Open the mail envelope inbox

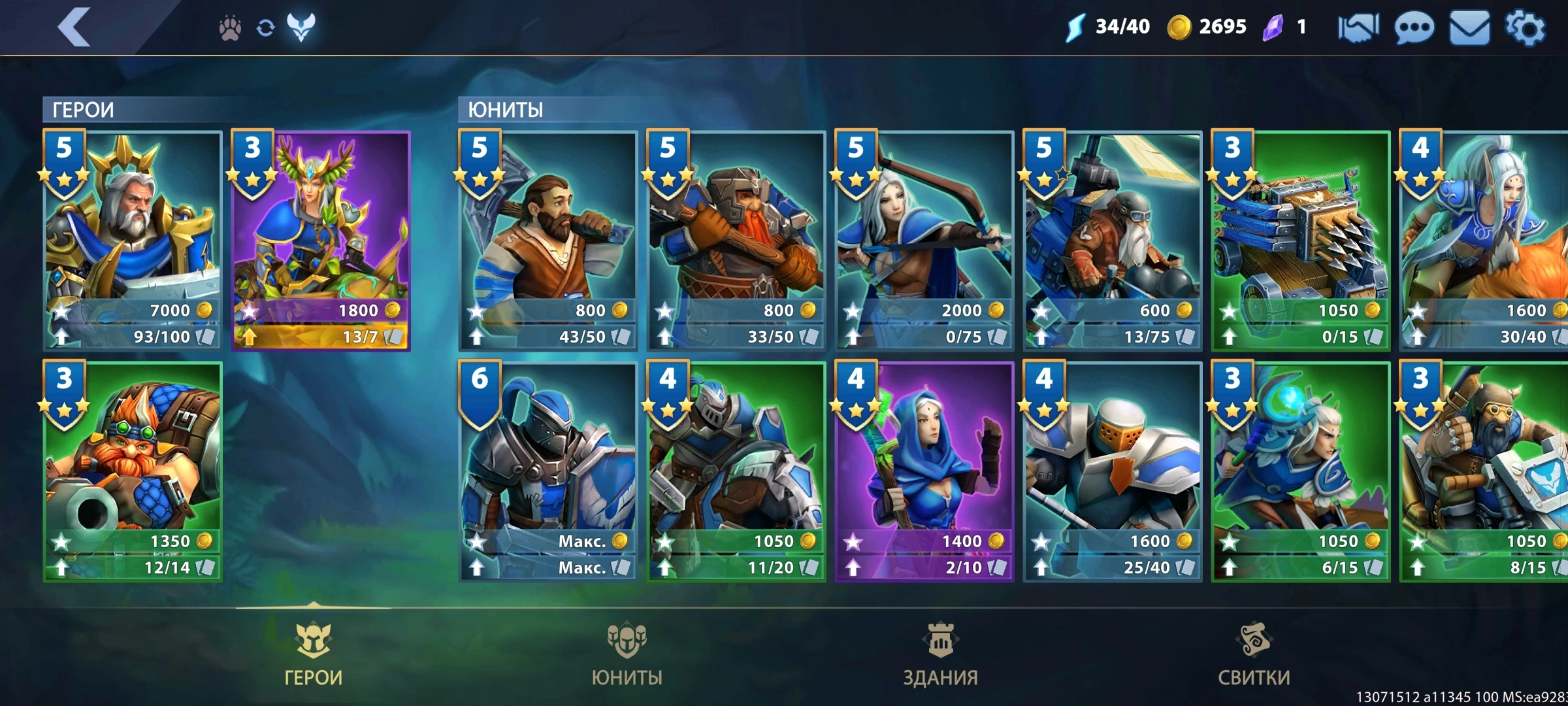coord(1469,28)
